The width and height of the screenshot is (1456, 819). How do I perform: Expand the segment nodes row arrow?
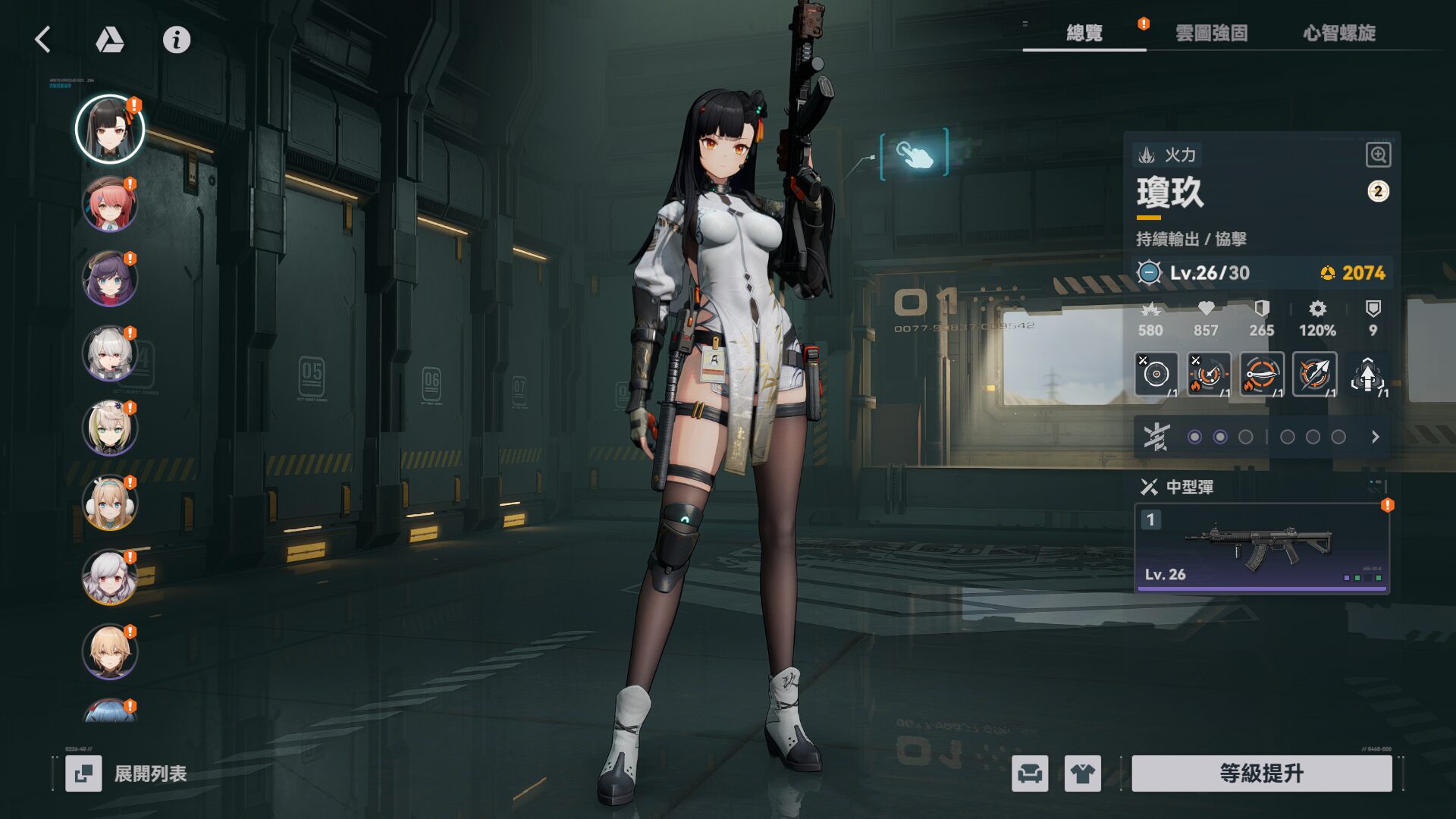pos(1375,437)
